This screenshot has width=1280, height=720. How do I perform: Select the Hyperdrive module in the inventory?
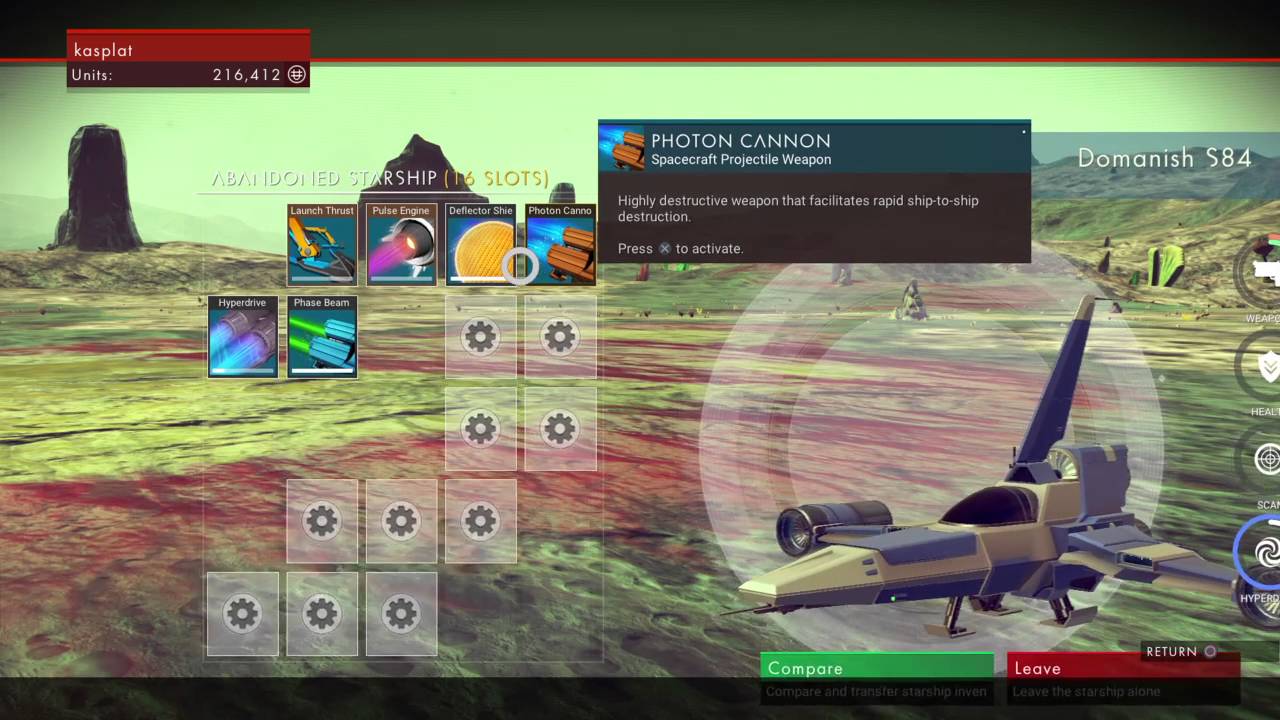pos(242,336)
